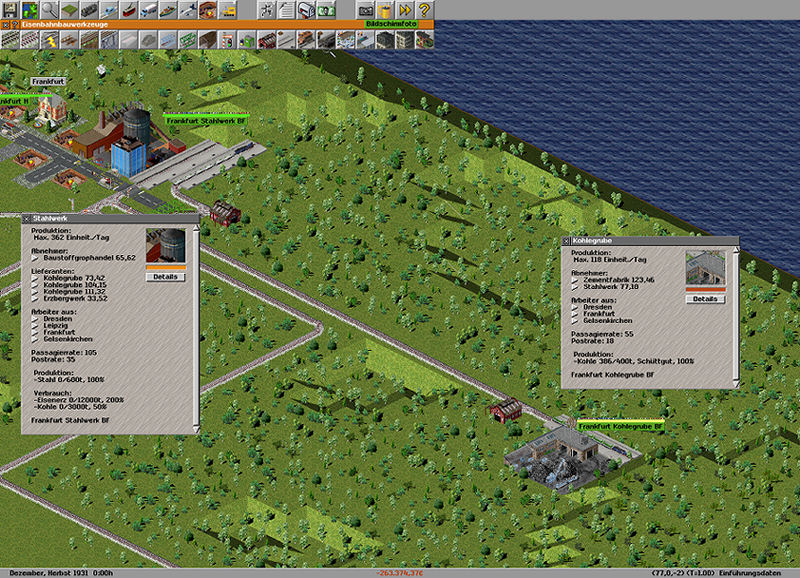
Task: Open Details in the Stahlwerk window
Action: point(165,277)
